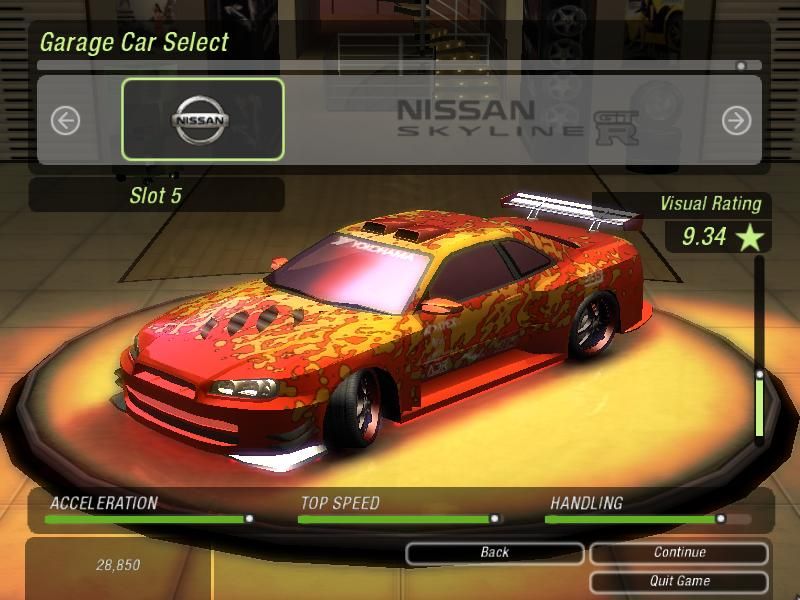This screenshot has height=600, width=800.
Task: Go to the previous car with left arrow
Action: pos(65,121)
